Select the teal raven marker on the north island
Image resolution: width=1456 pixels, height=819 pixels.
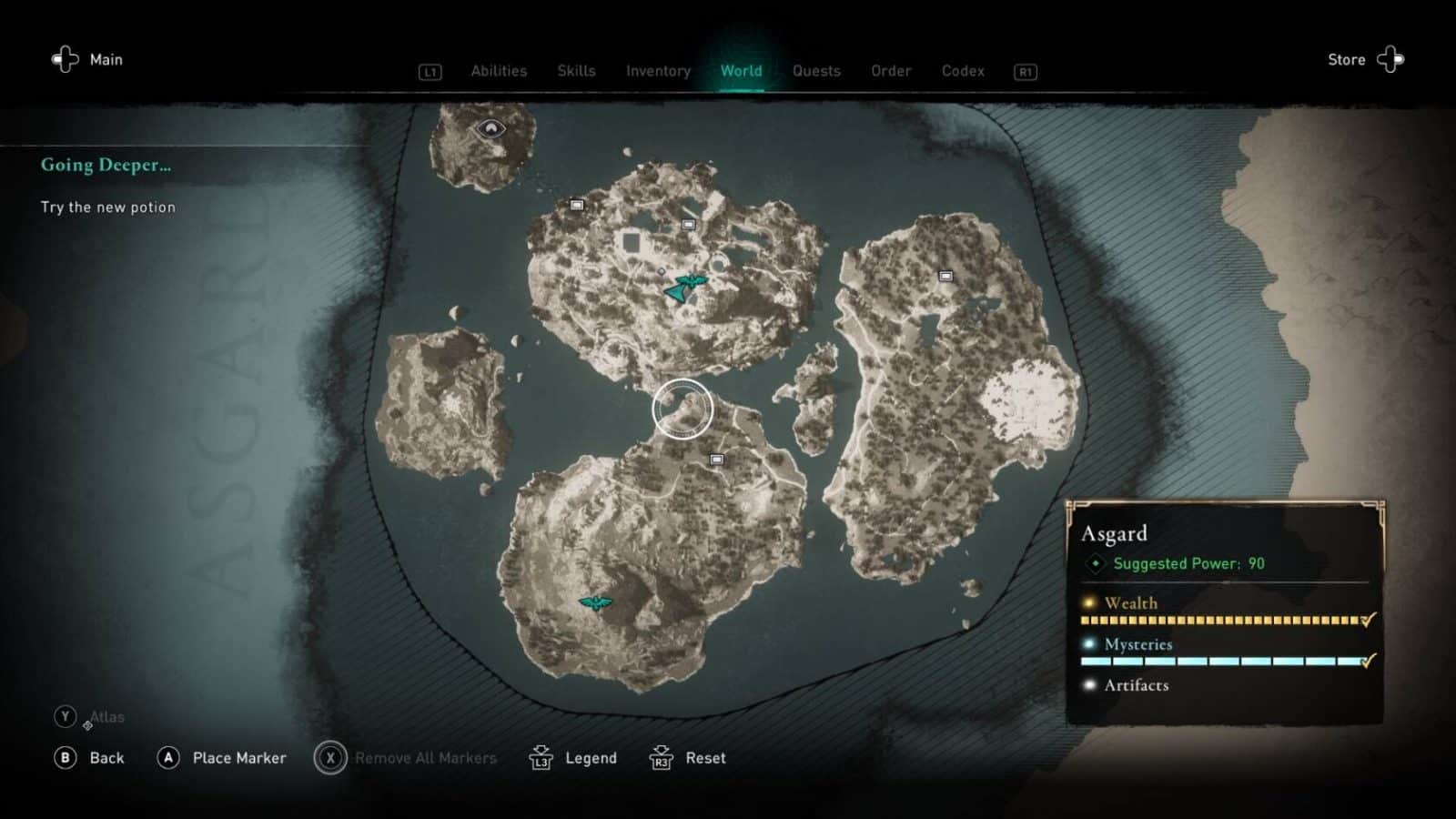pyautogui.click(x=692, y=279)
